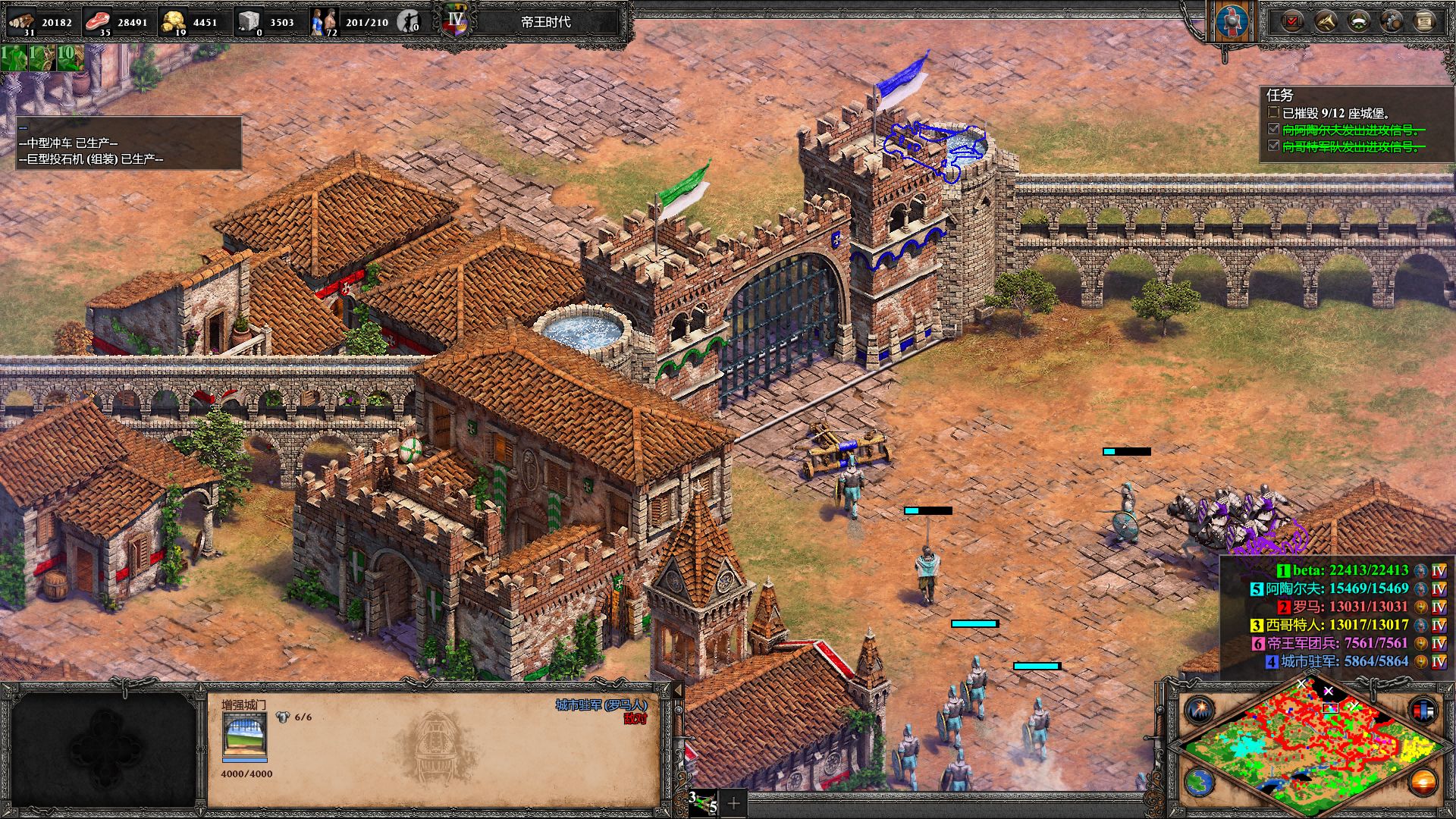Click the red eagle civilization shield emblem

pos(1232,23)
